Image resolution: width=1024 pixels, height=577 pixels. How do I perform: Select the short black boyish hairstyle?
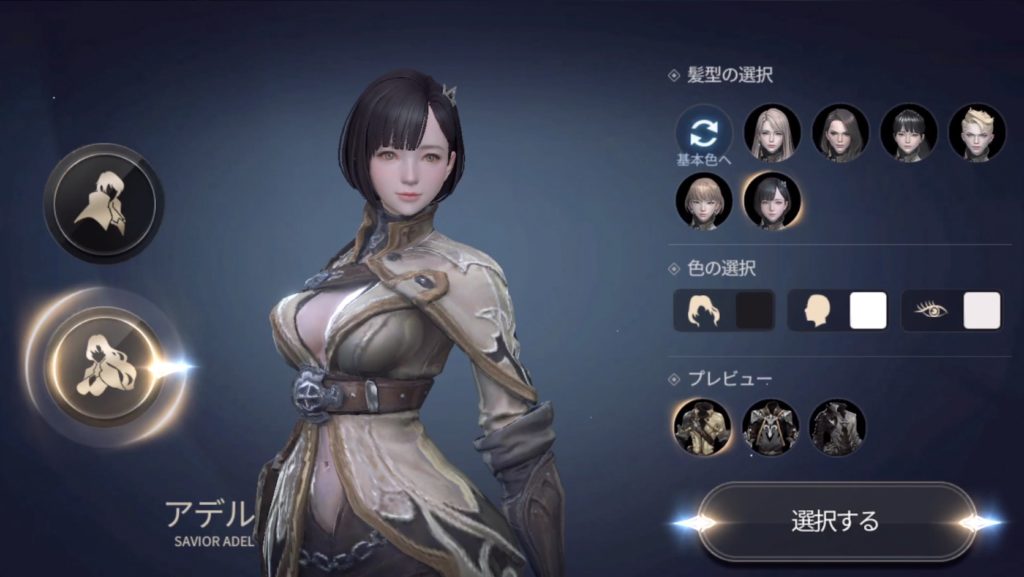tap(908, 133)
